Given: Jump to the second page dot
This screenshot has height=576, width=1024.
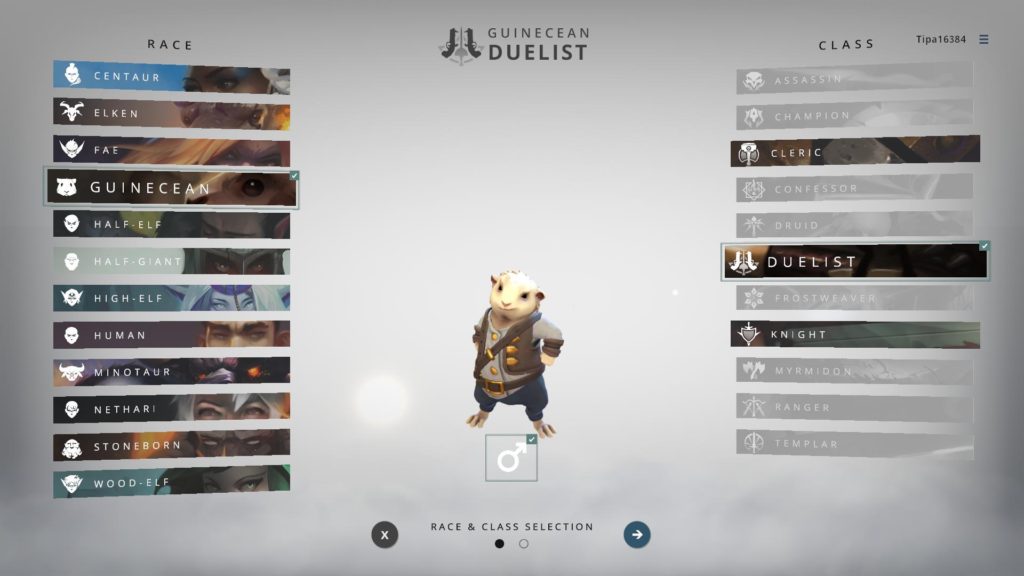Looking at the screenshot, I should click(524, 544).
